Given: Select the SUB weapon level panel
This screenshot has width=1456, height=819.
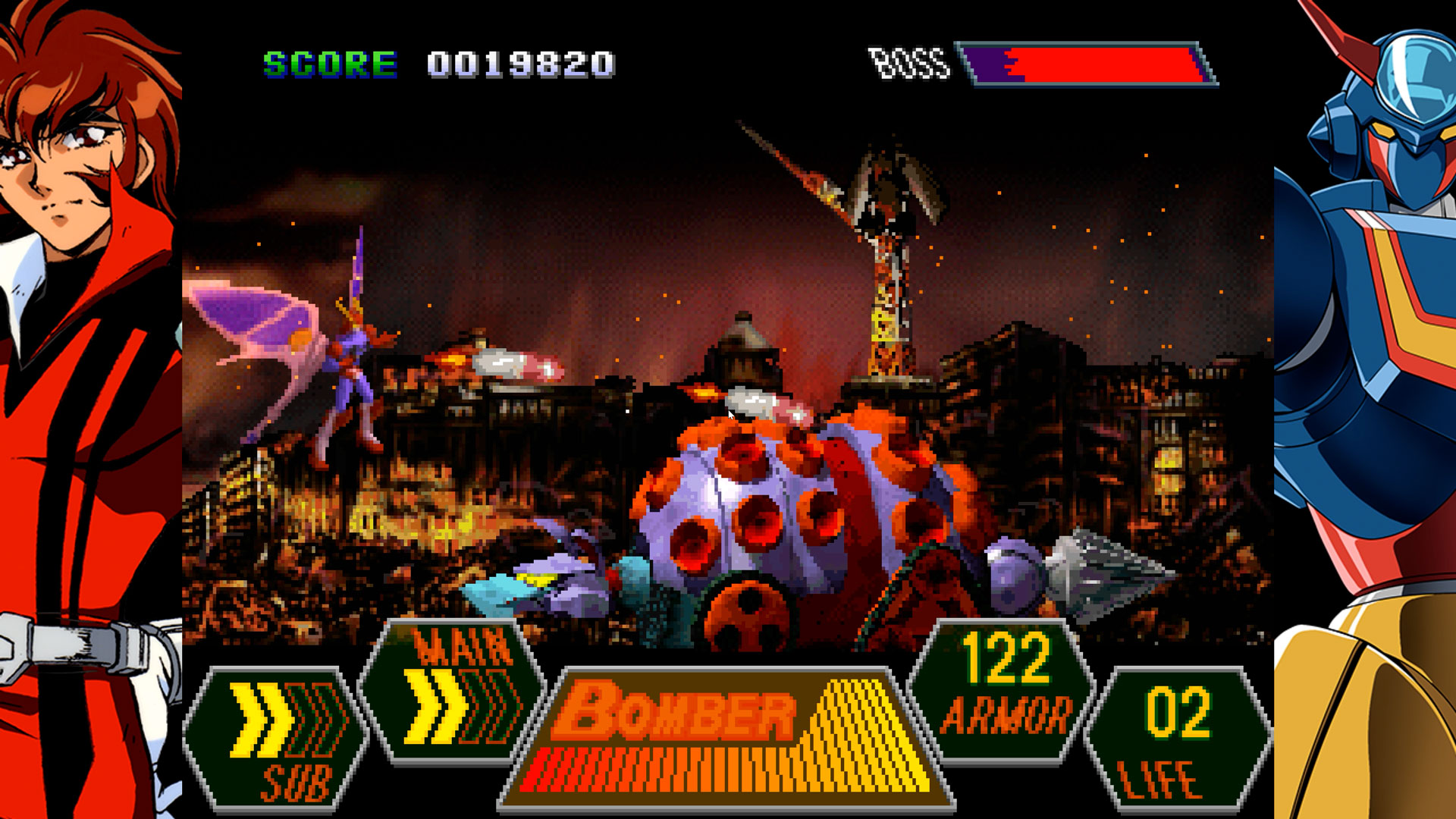Looking at the screenshot, I should coord(277,736).
